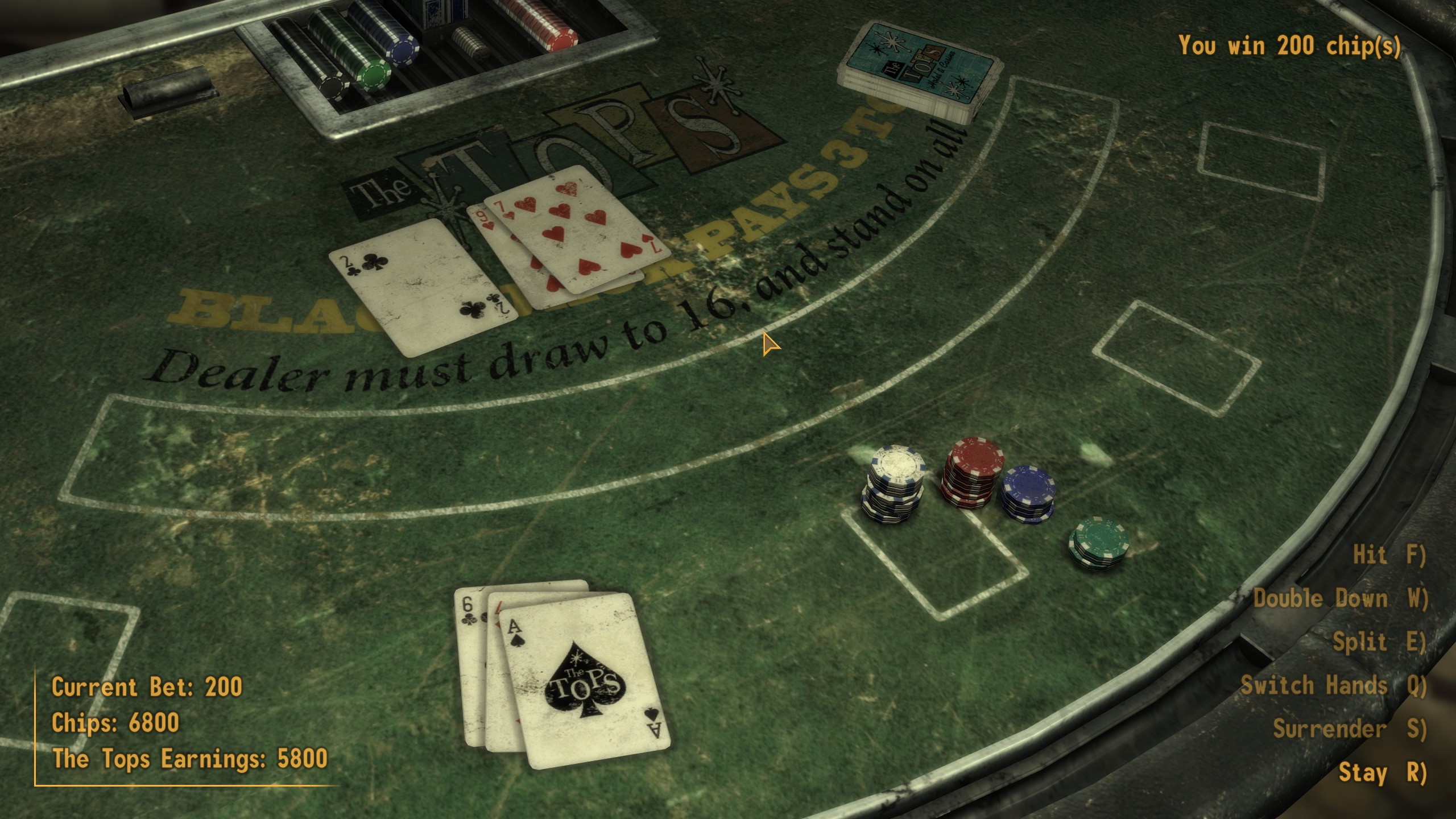Viewport: 1456px width, 819px height.
Task: Choose Surrender for this hand
Action: click(x=1349, y=729)
